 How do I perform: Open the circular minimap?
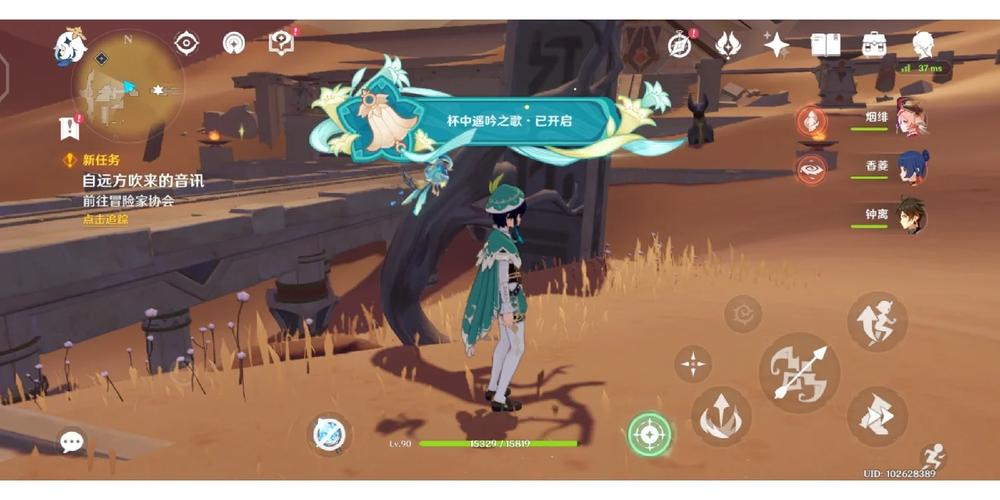[x=127, y=86]
